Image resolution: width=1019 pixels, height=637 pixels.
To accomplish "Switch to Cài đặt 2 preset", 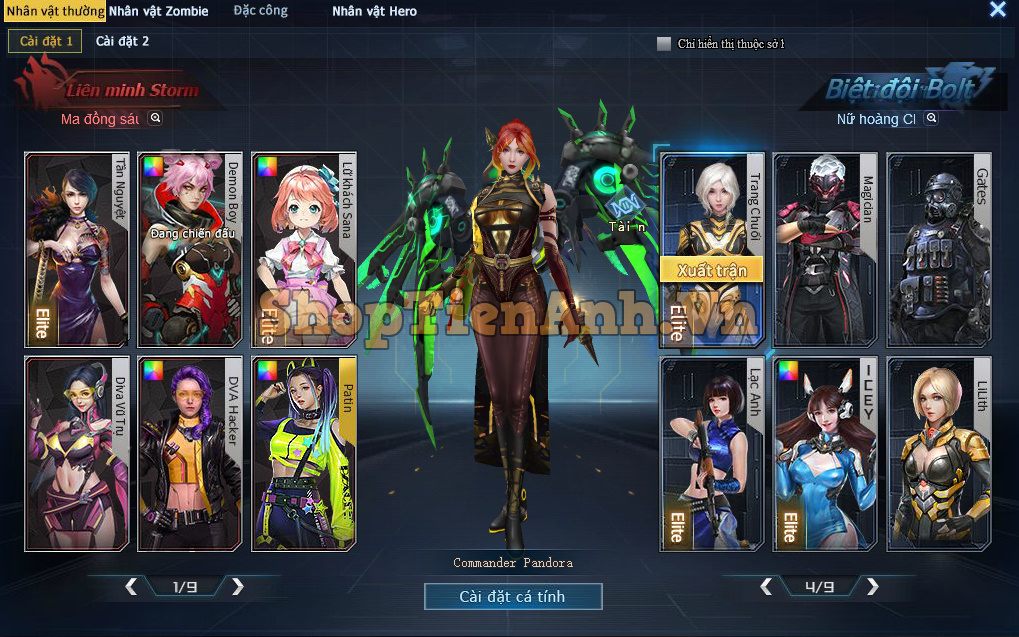I will point(122,41).
